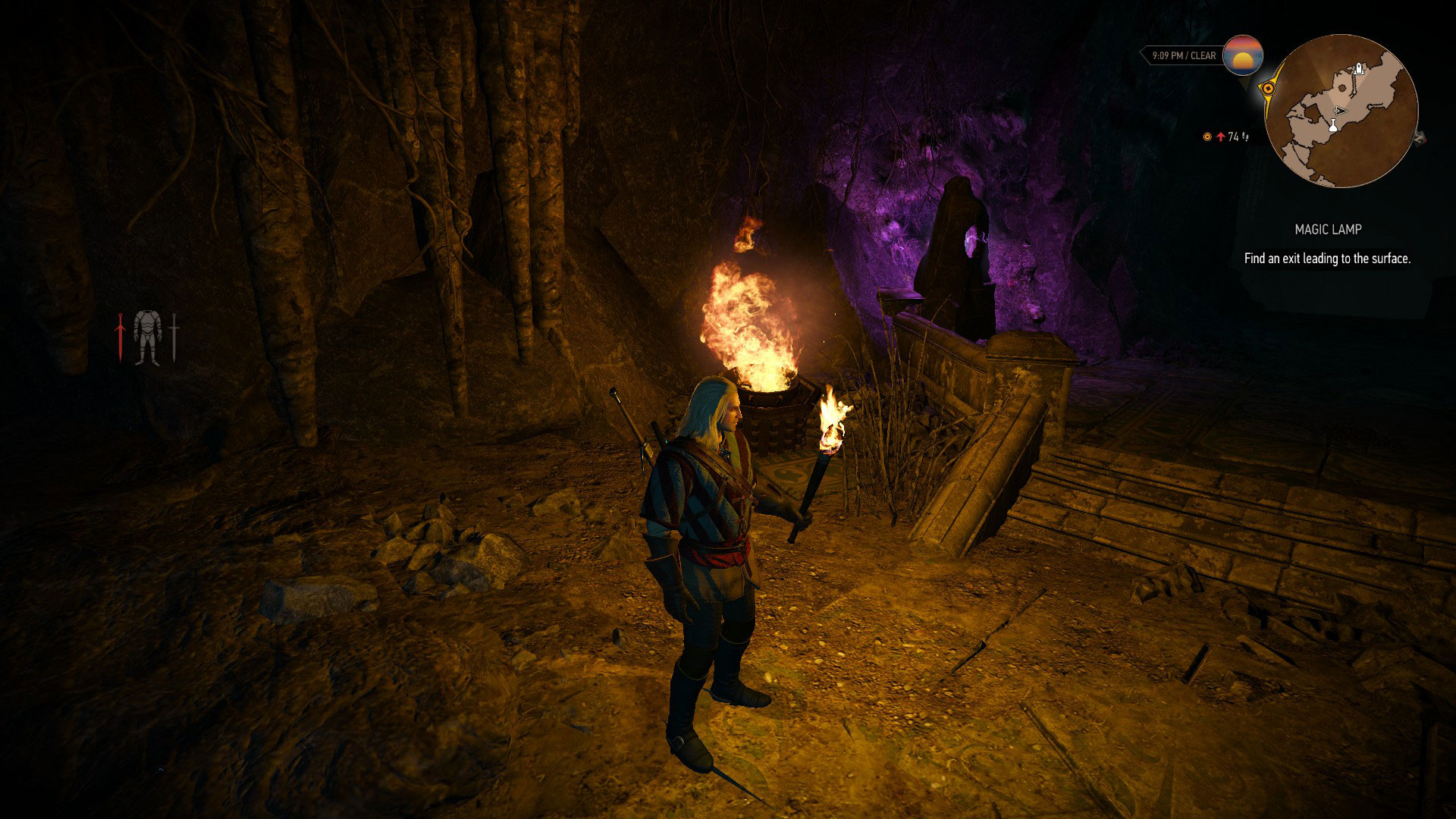Select the alchemy flask marker on the minimap

click(1333, 126)
